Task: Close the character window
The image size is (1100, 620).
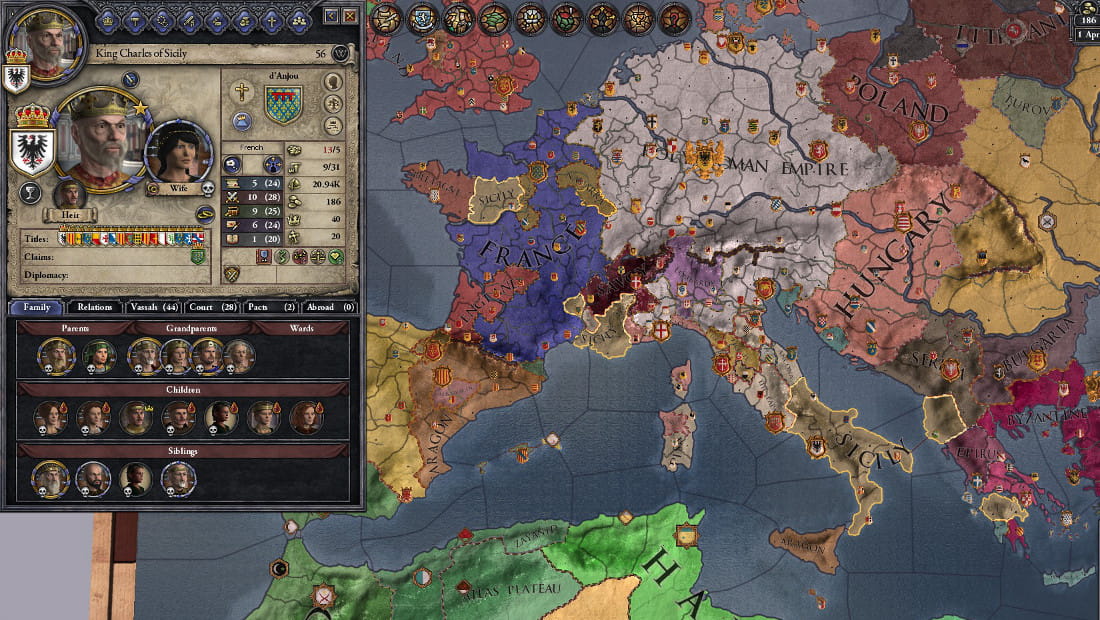Action: coord(349,17)
